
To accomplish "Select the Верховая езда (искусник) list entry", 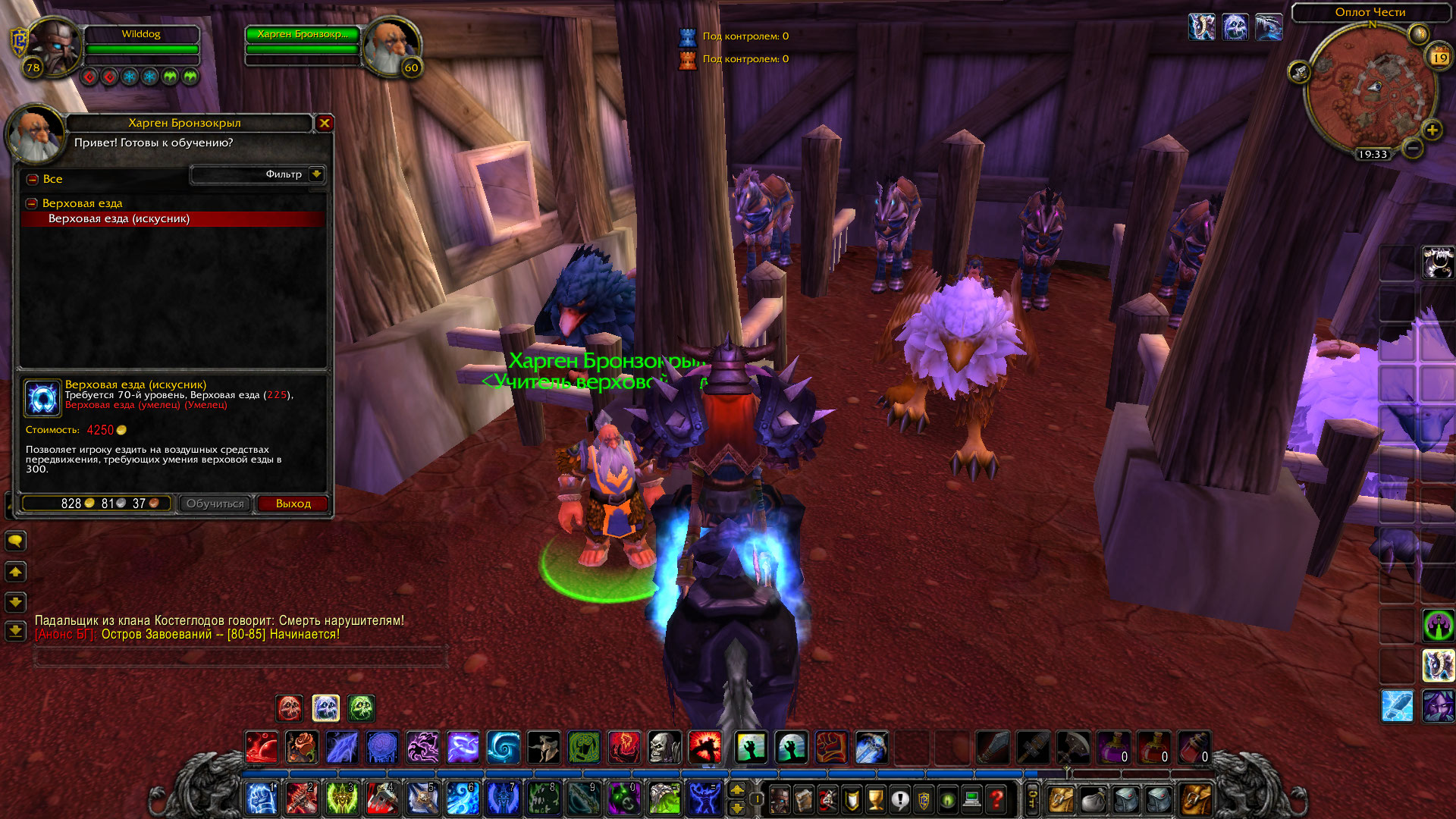I will (121, 219).
